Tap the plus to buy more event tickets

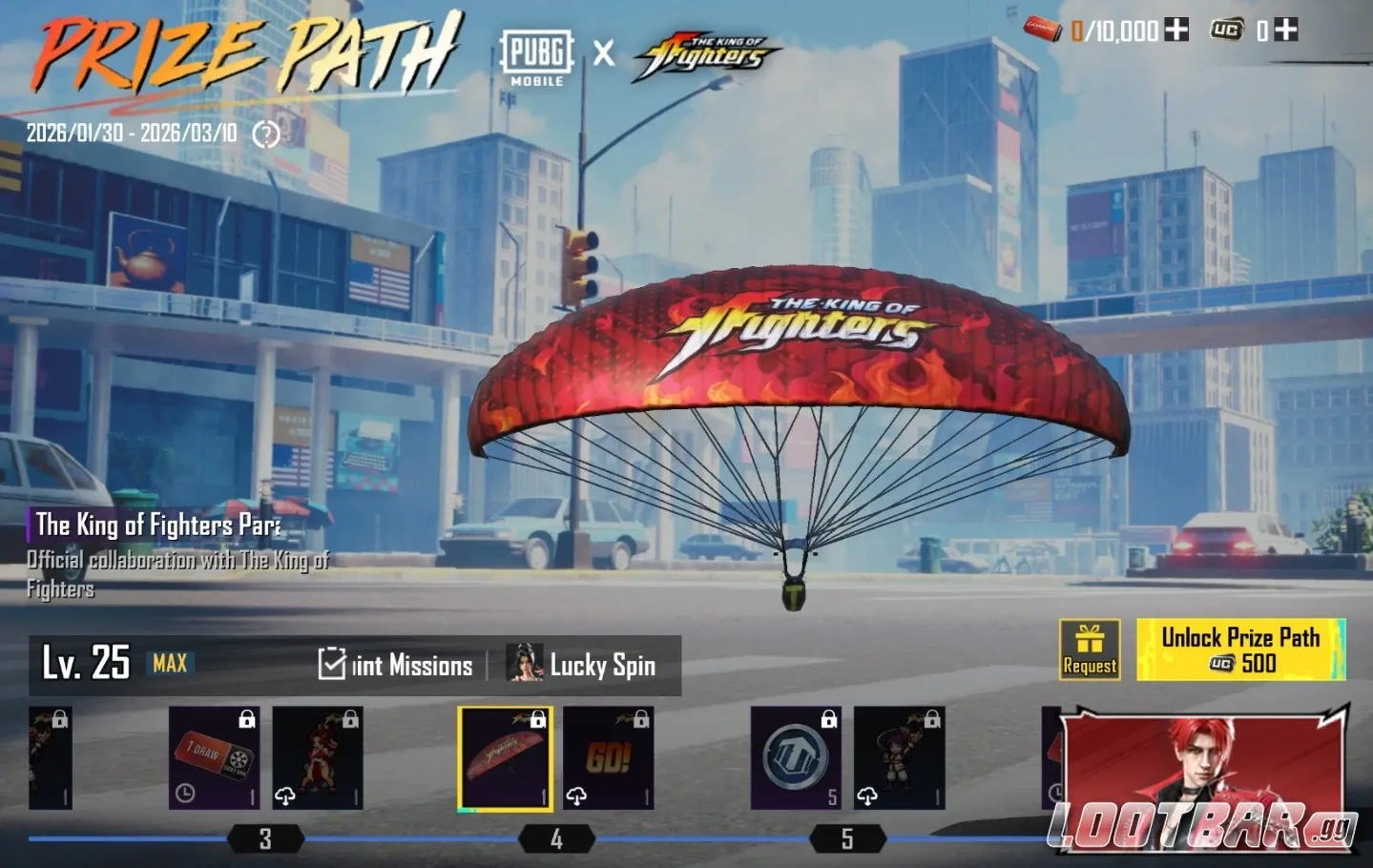1175,30
